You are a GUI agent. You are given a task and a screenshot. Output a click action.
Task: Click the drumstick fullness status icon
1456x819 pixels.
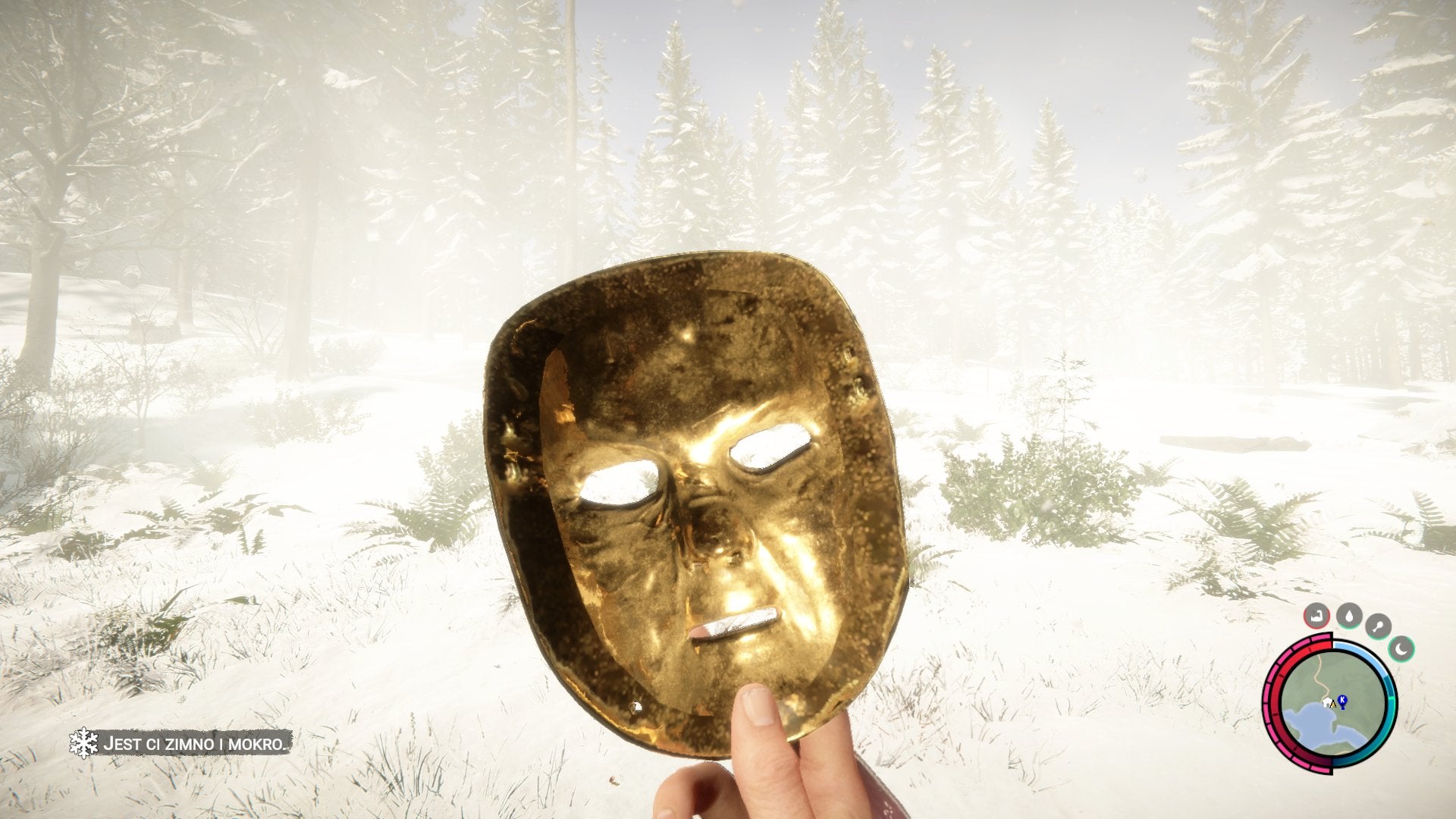point(1379,625)
